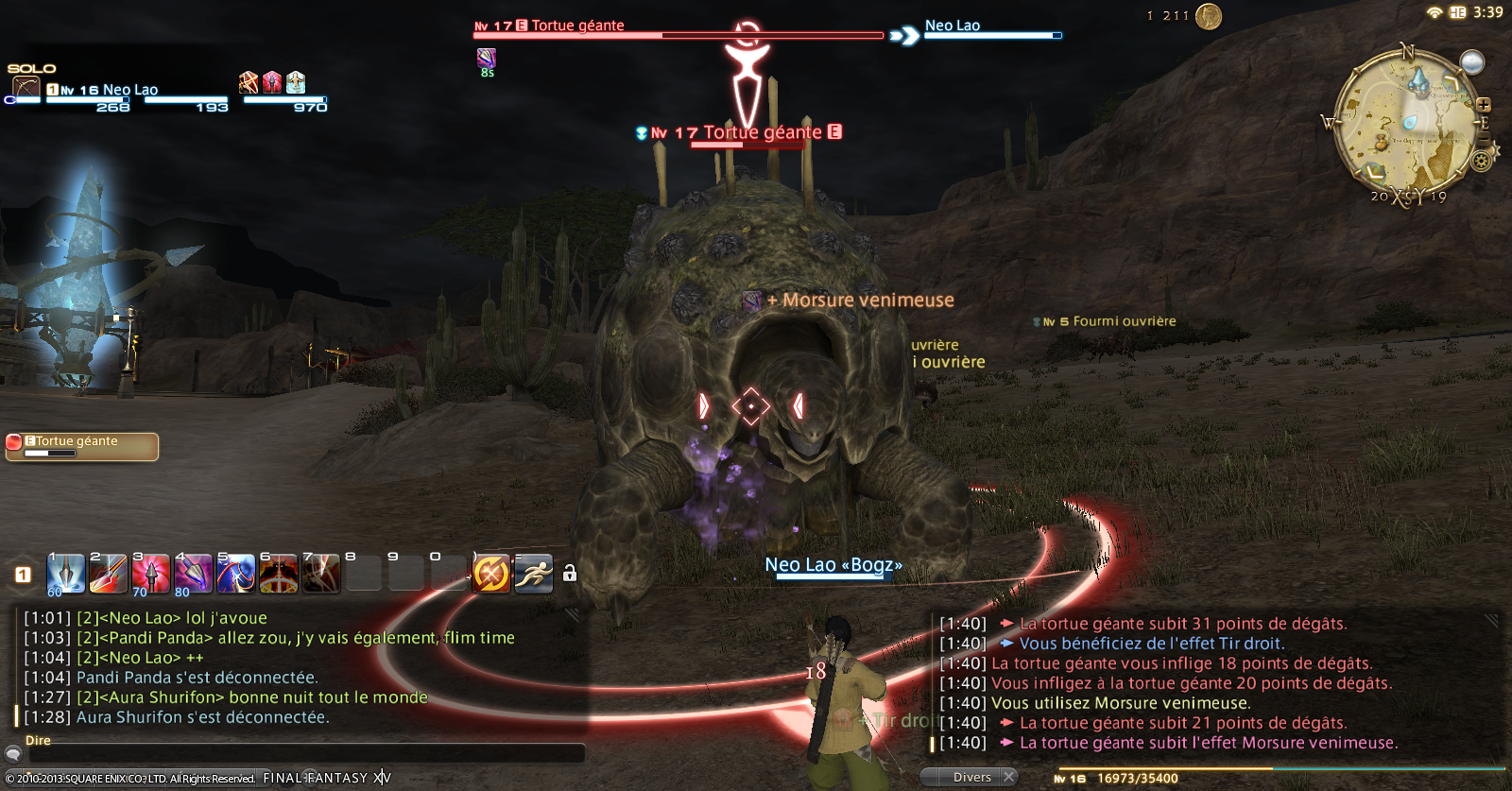Viewport: 1512px width, 791px height.
Task: Zoom out the minimap with minus button
Action: point(1484,140)
